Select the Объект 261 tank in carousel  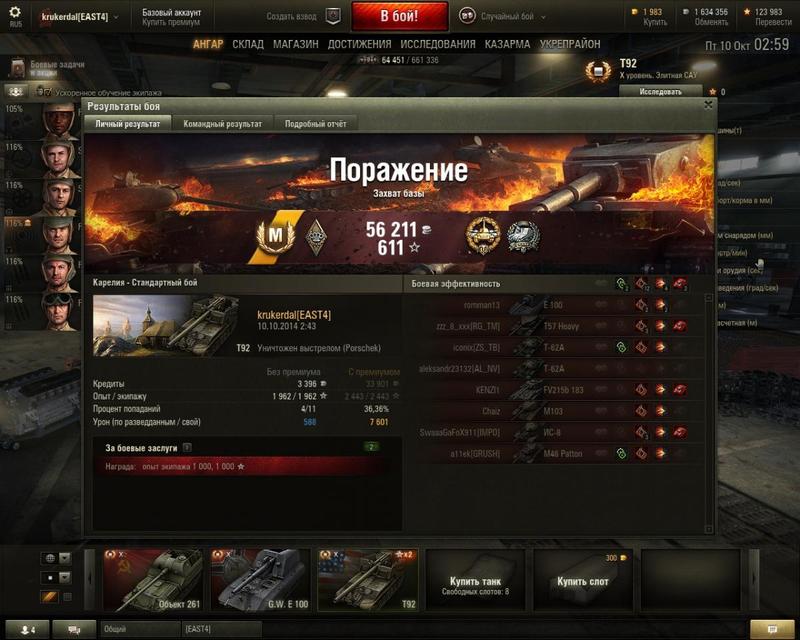click(153, 580)
